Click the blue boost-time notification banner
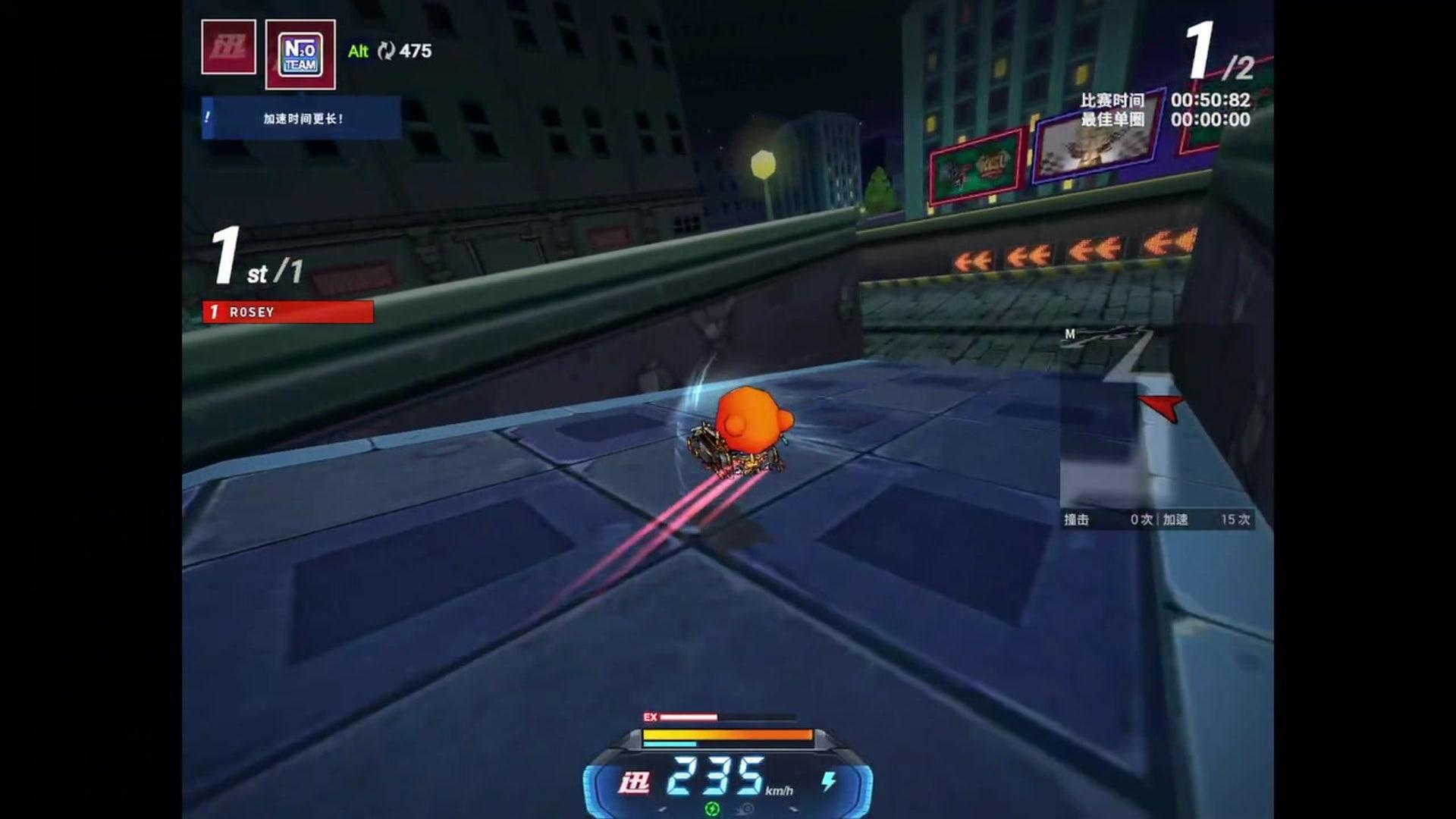The image size is (1456, 819). [x=301, y=118]
